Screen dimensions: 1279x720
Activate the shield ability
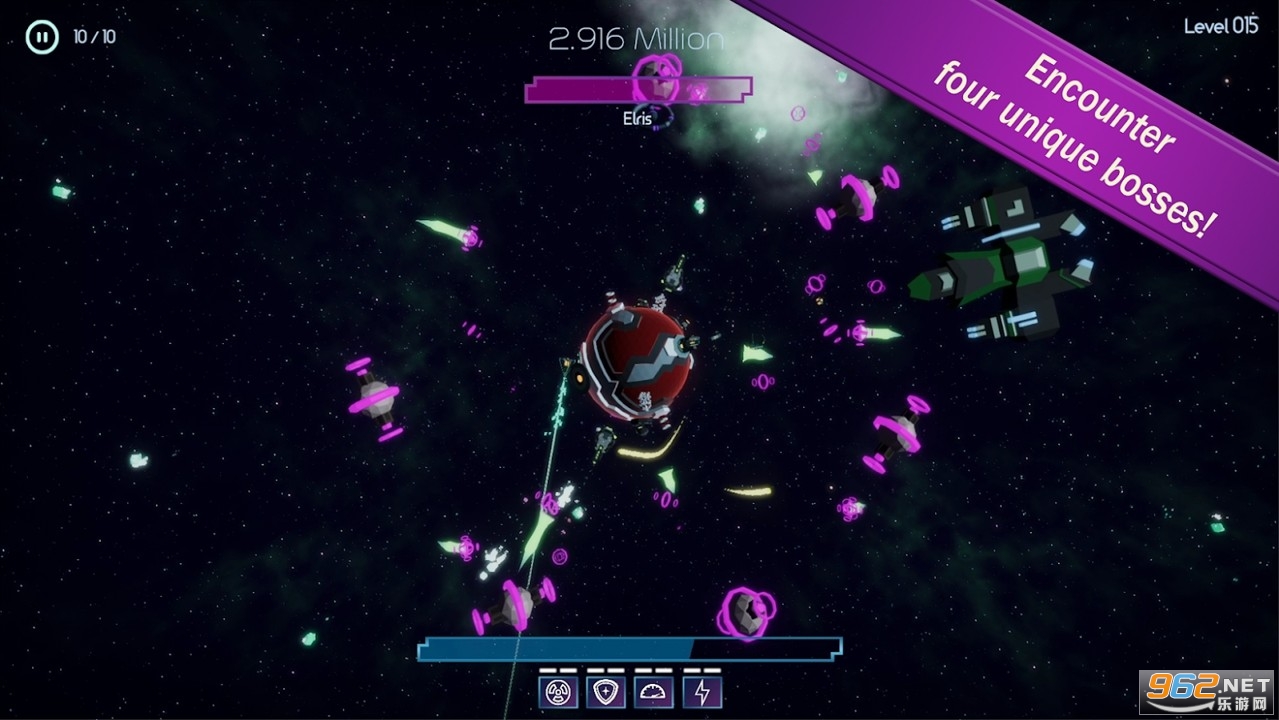(606, 692)
